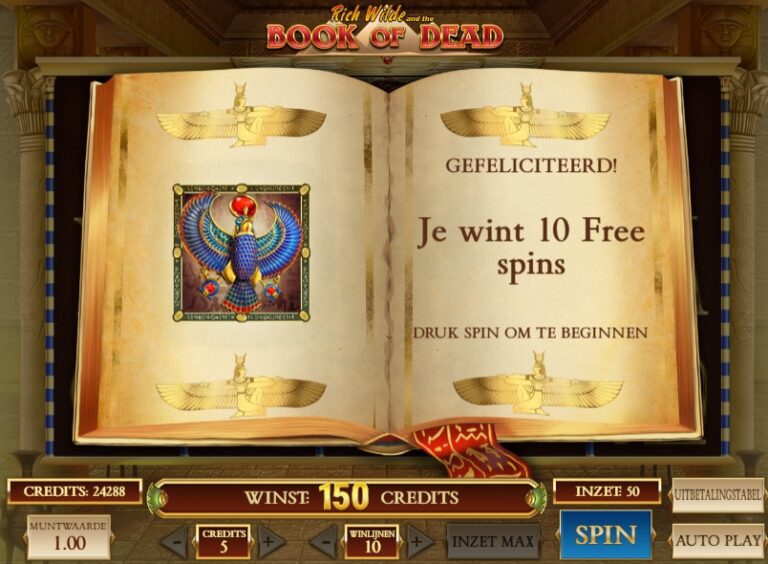The image size is (768, 564).
Task: Change the Muntwaarde coin value
Action: click(x=69, y=537)
